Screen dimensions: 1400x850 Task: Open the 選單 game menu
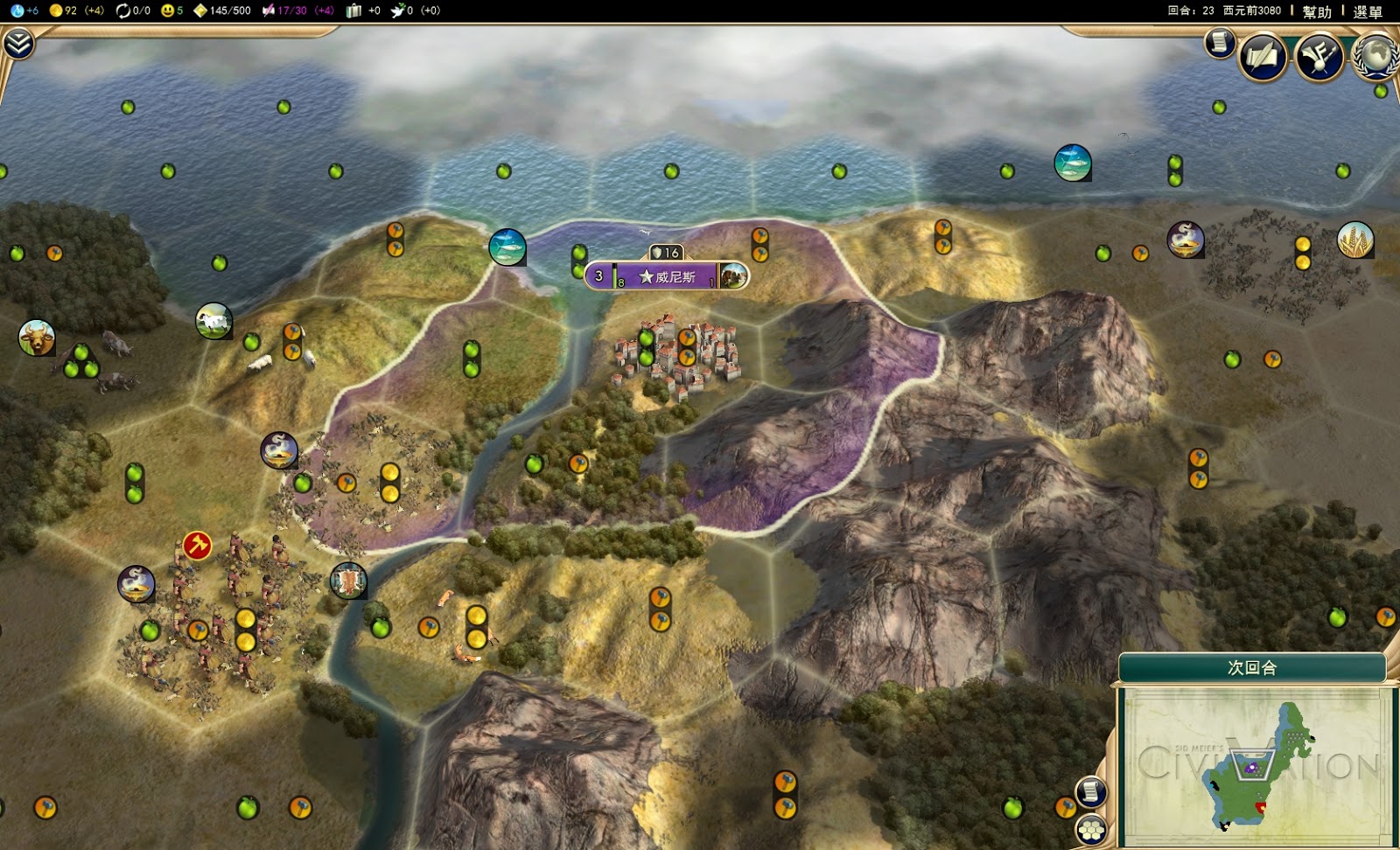click(1367, 11)
